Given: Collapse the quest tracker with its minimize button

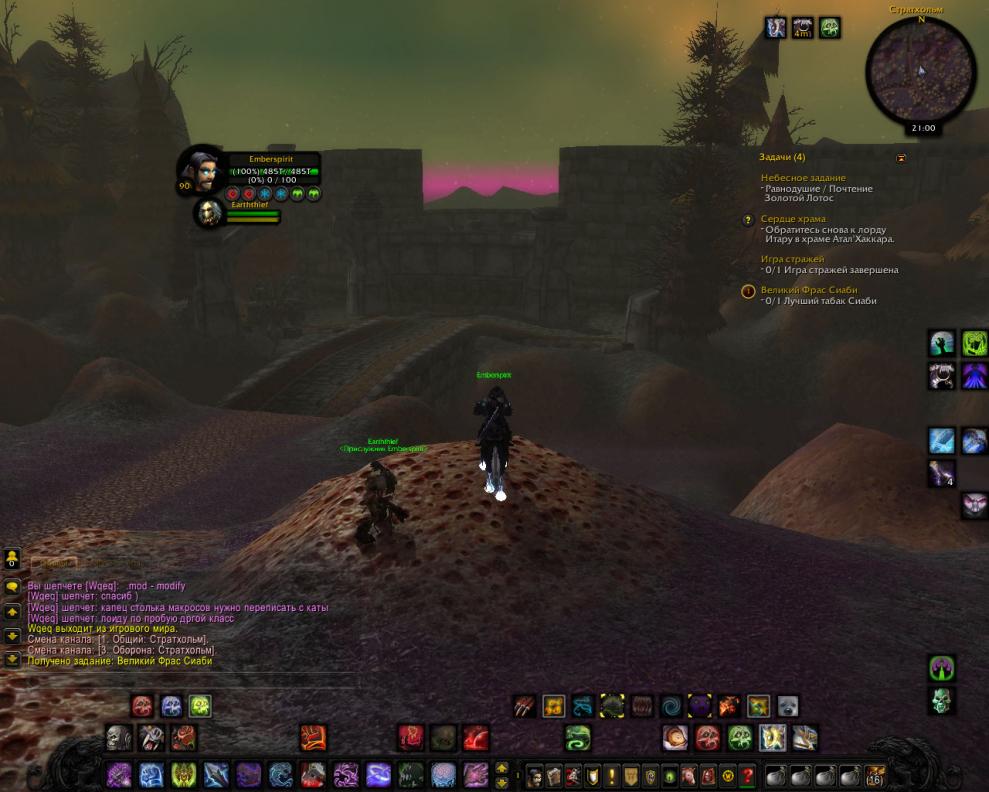Looking at the screenshot, I should (901, 158).
